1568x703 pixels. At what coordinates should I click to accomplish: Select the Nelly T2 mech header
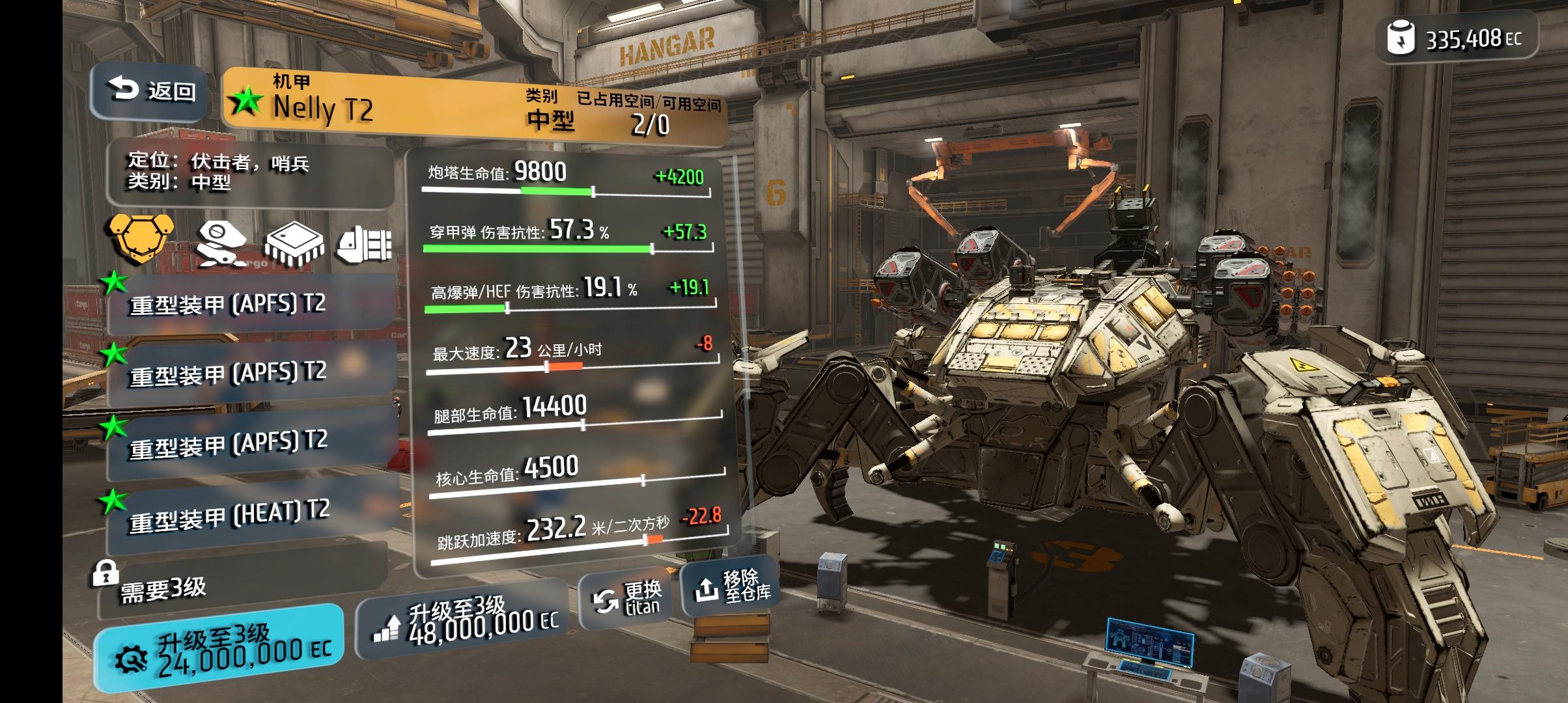coord(474,105)
